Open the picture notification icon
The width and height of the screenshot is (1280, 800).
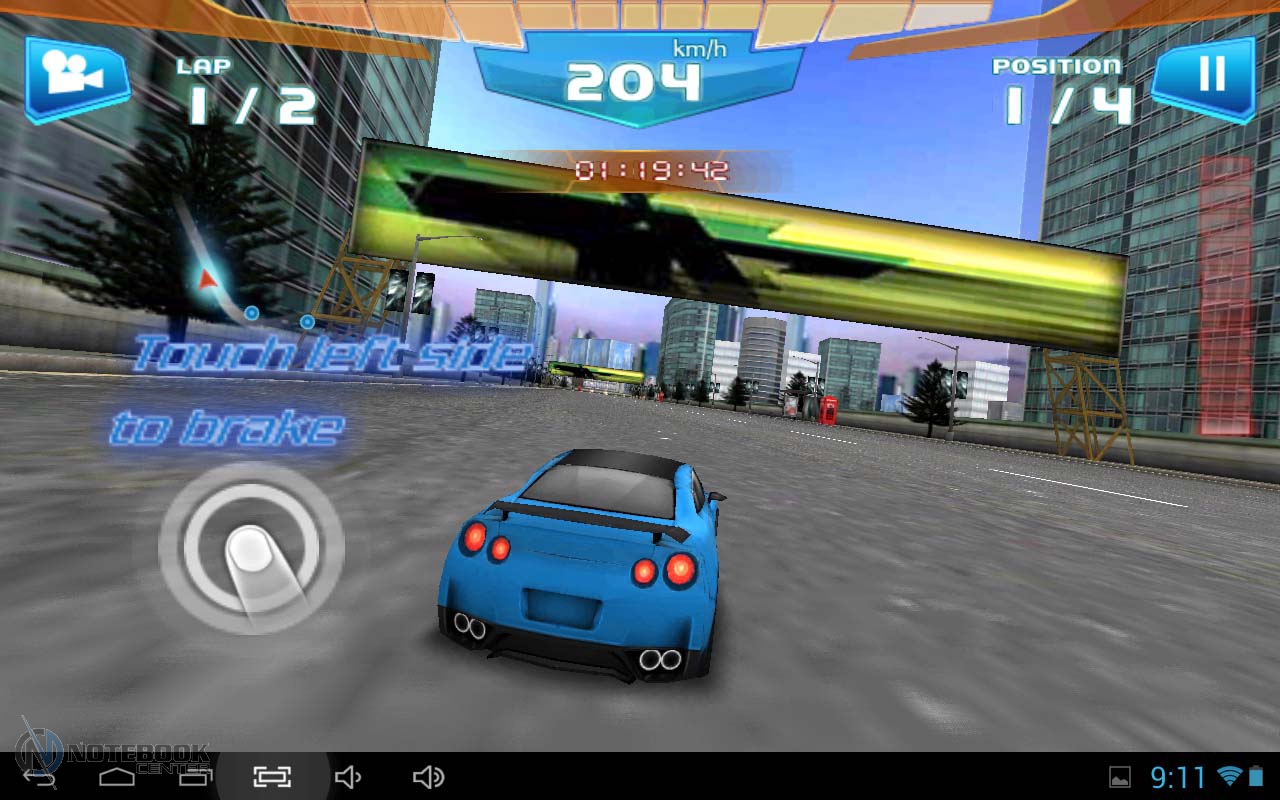coord(1120,777)
